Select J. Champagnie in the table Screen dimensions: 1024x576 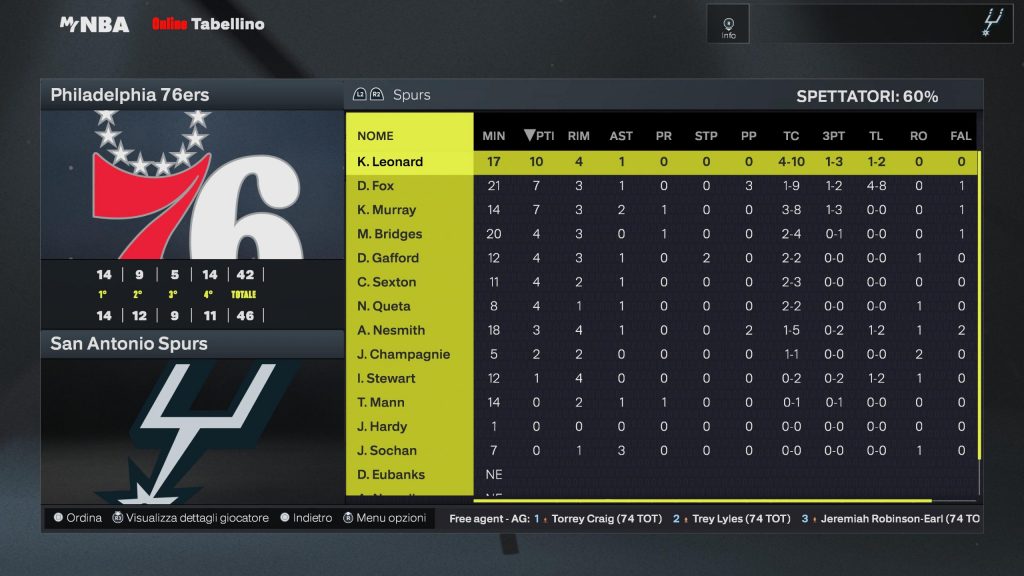pyautogui.click(x=403, y=354)
